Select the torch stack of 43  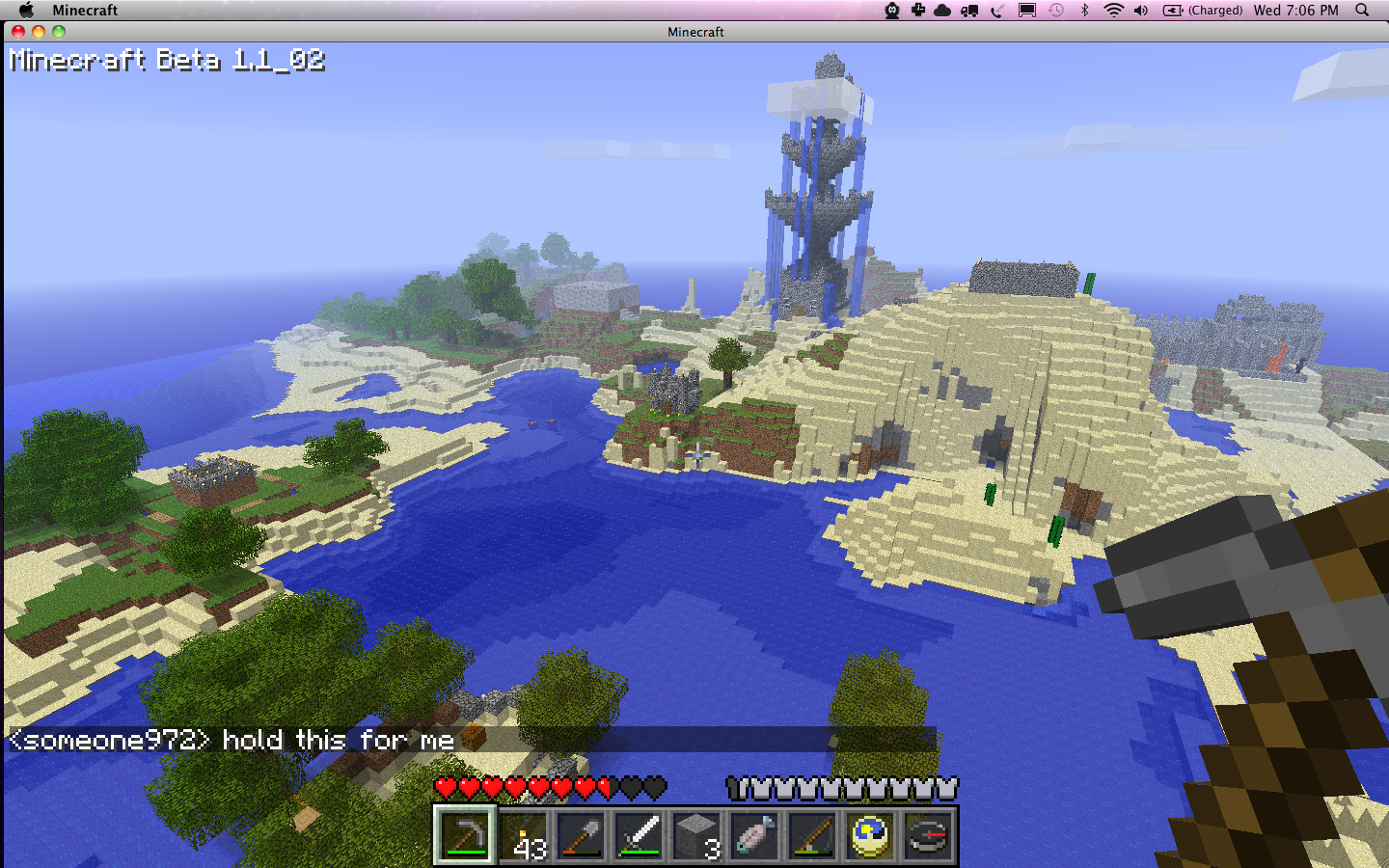point(524,835)
